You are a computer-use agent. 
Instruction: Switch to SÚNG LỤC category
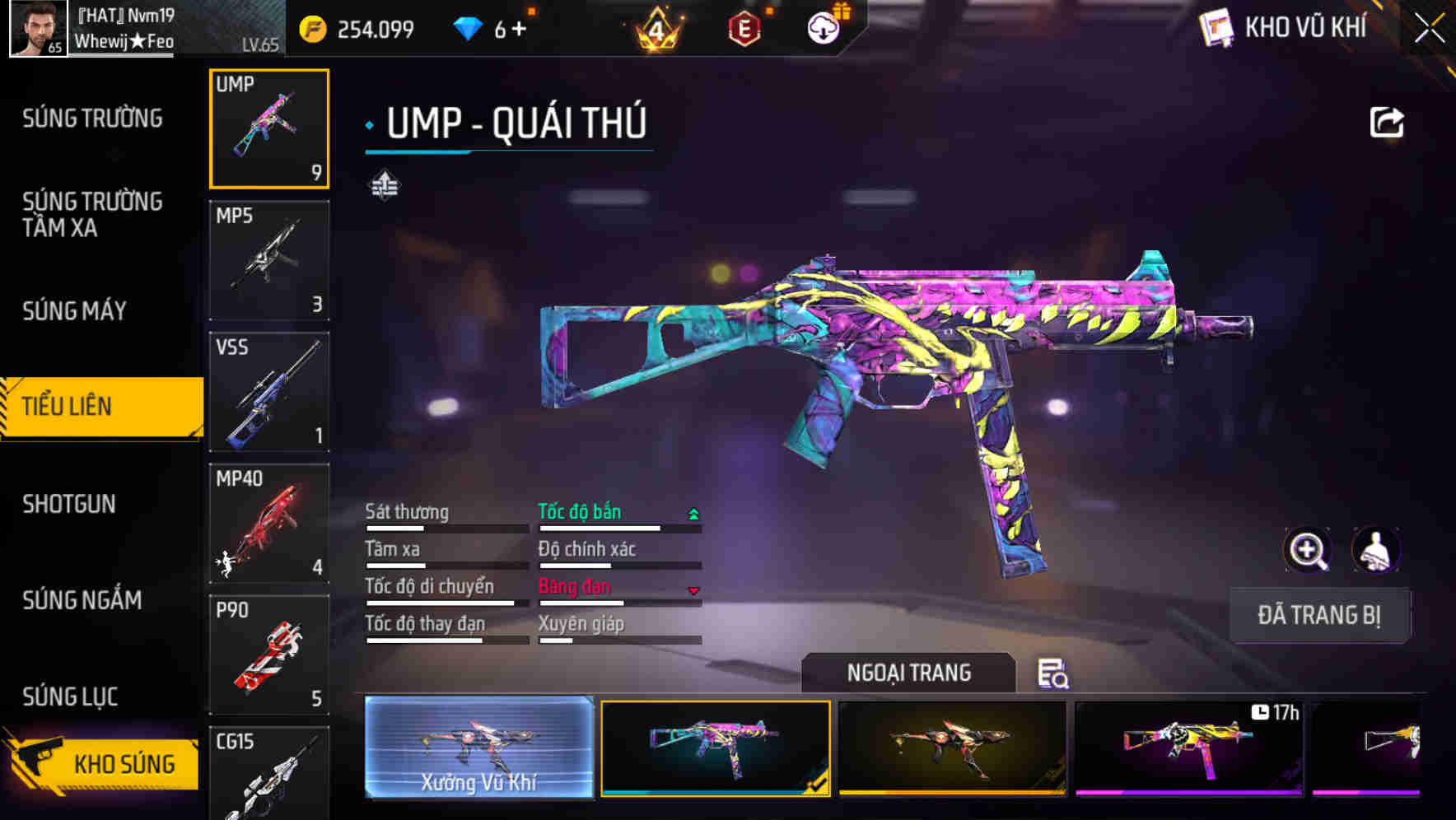tap(70, 697)
